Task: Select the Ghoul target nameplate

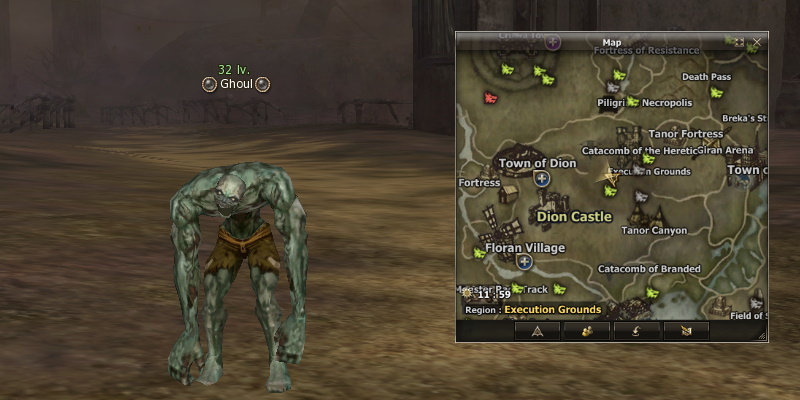Action: pos(235,85)
